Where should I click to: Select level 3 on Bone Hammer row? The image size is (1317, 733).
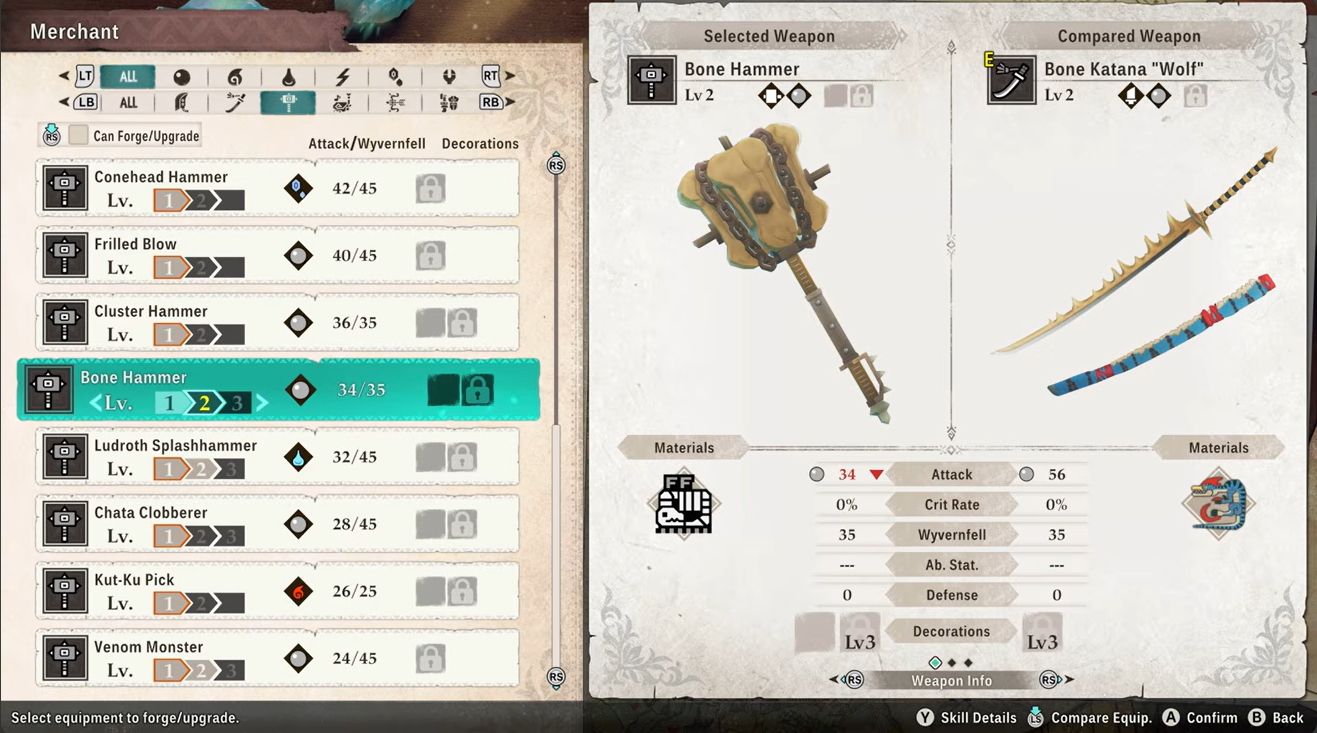click(x=237, y=403)
